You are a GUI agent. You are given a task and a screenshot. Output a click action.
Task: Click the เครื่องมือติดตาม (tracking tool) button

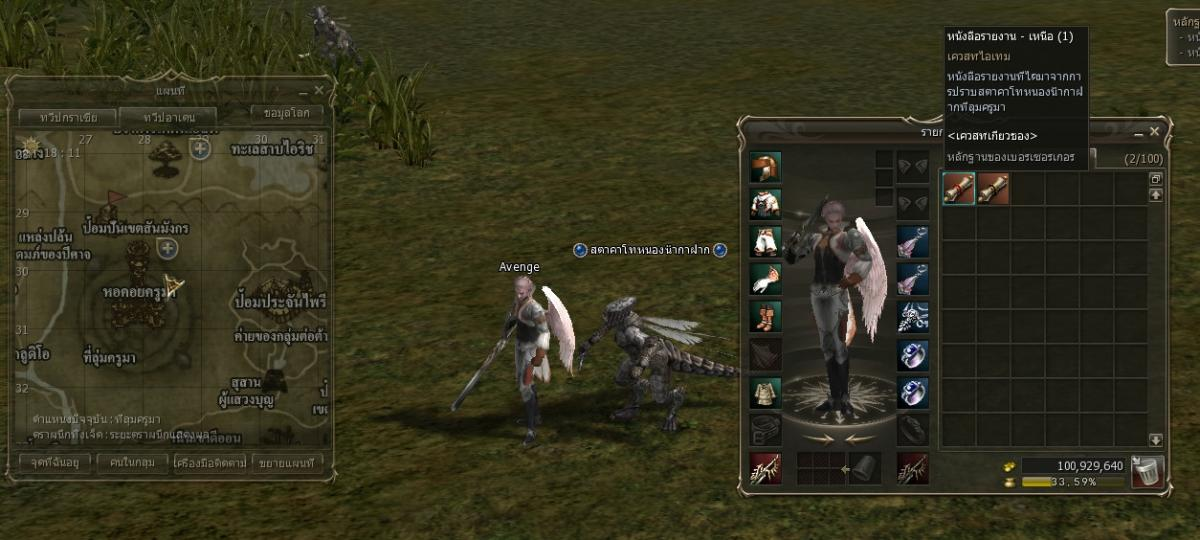[x=209, y=462]
